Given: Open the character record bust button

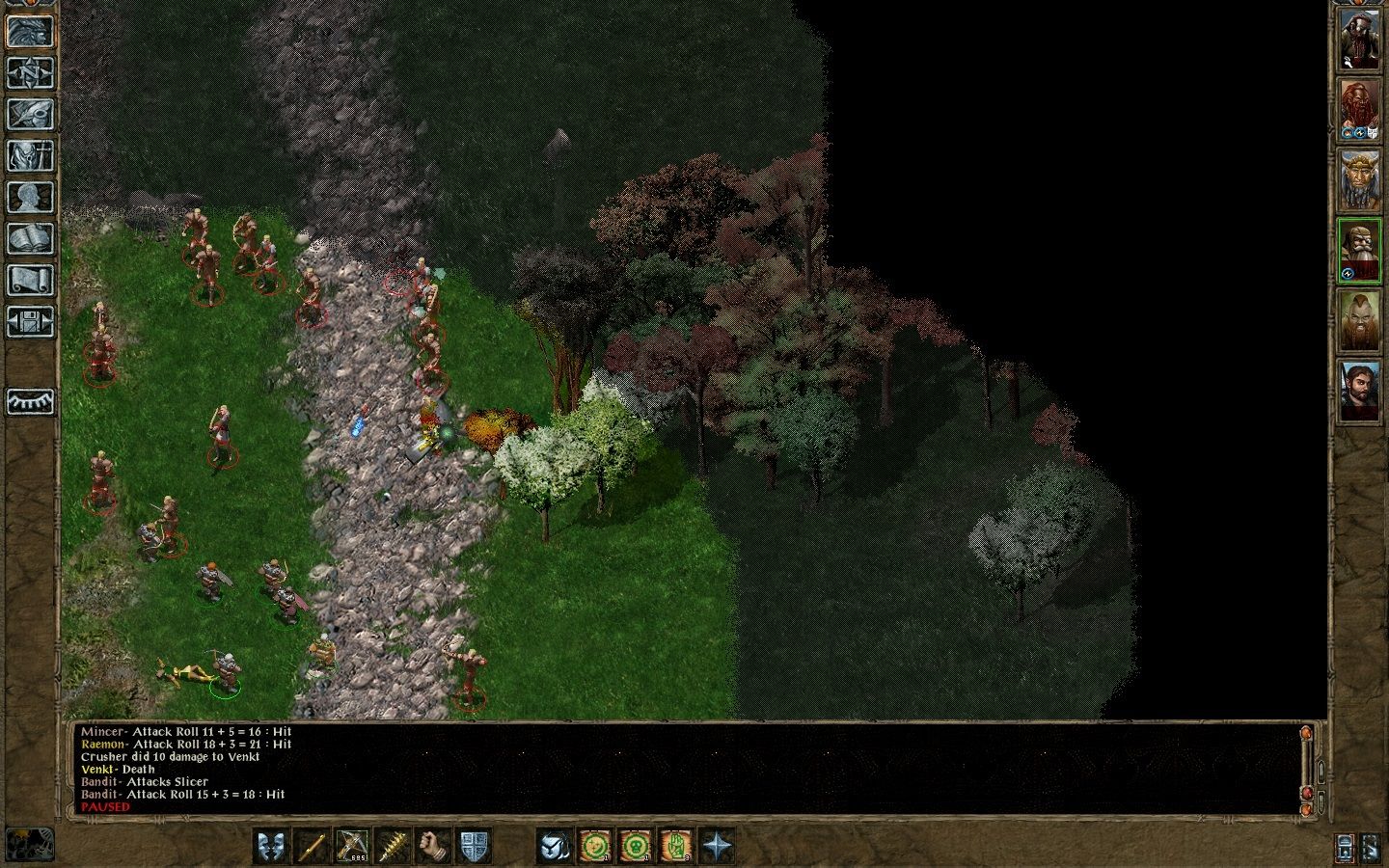Looking at the screenshot, I should coord(30,197).
